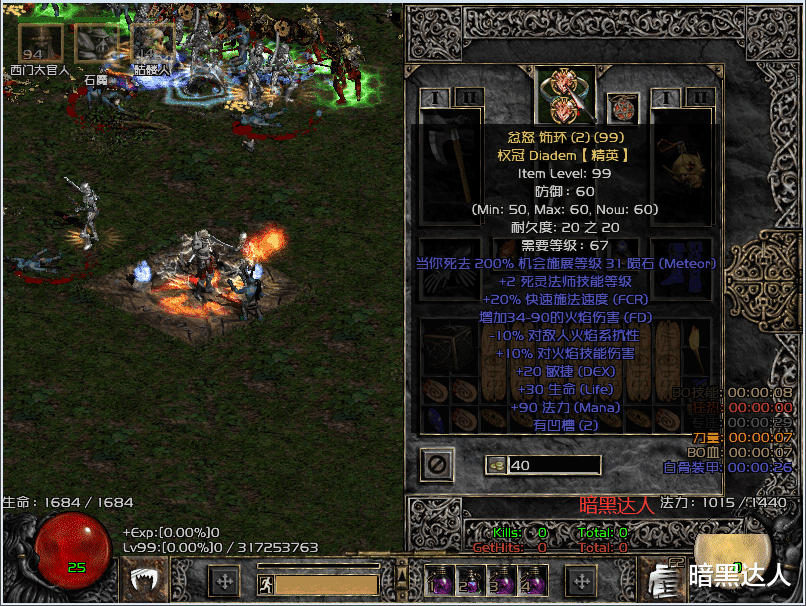The height and width of the screenshot is (606, 806).
Task: Click the 石魔 golem portrait
Action: (x=97, y=44)
